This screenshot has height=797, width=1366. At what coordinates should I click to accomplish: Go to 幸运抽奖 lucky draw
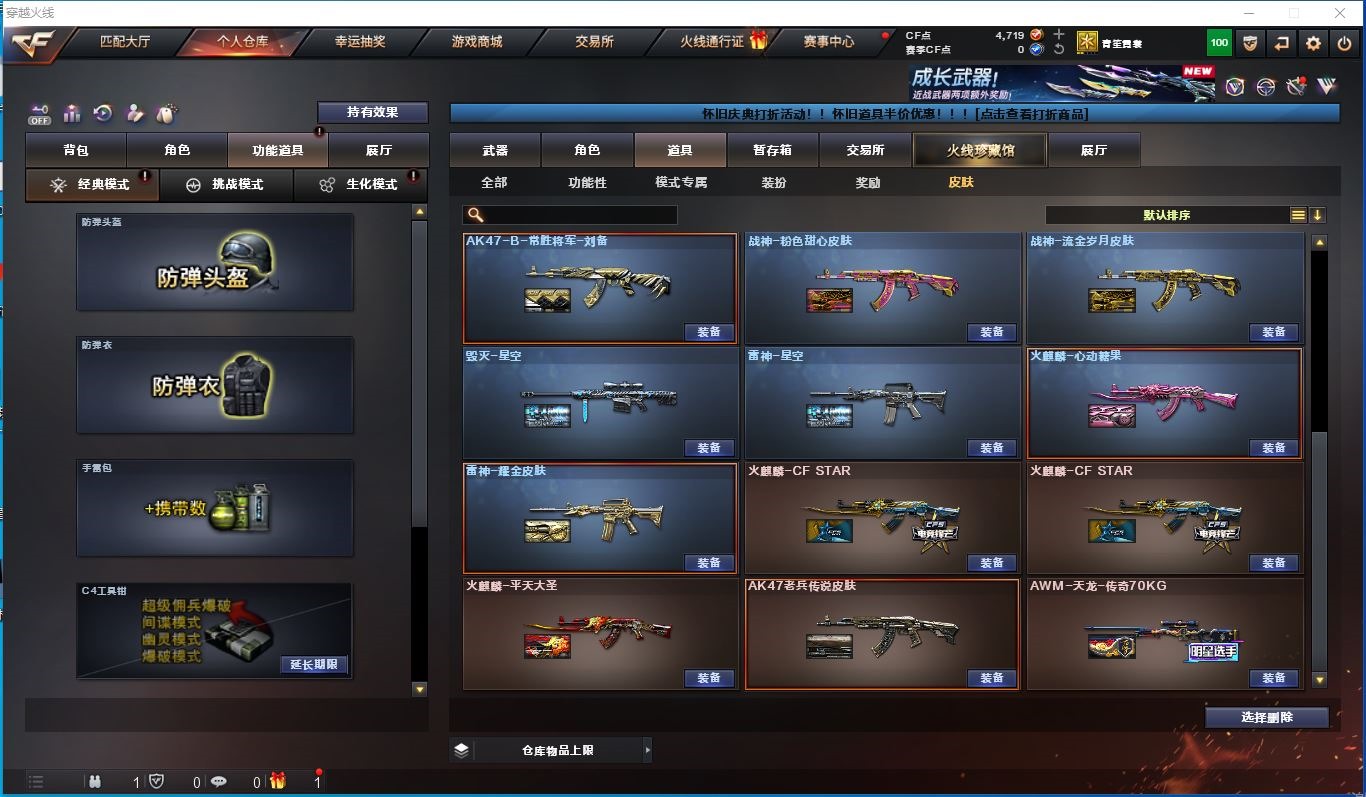[x=360, y=42]
